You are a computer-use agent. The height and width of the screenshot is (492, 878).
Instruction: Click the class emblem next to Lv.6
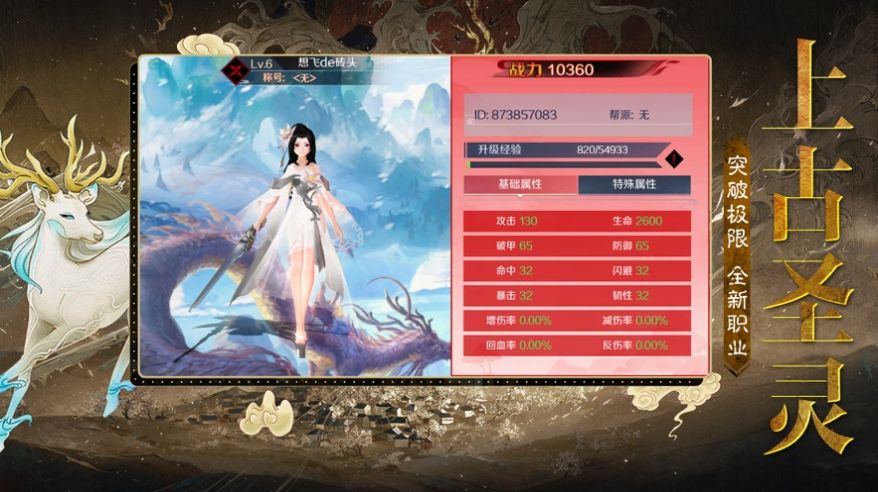coord(237,69)
